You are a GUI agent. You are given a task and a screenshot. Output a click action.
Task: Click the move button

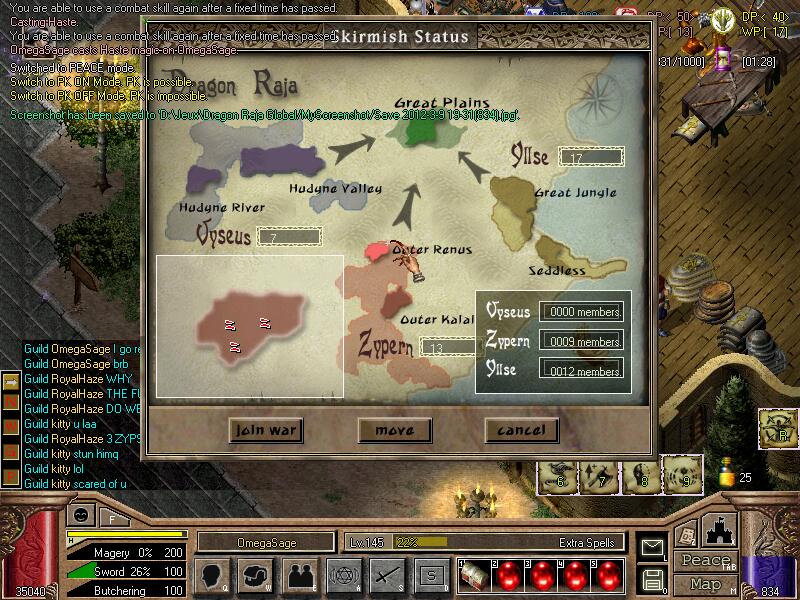point(394,431)
